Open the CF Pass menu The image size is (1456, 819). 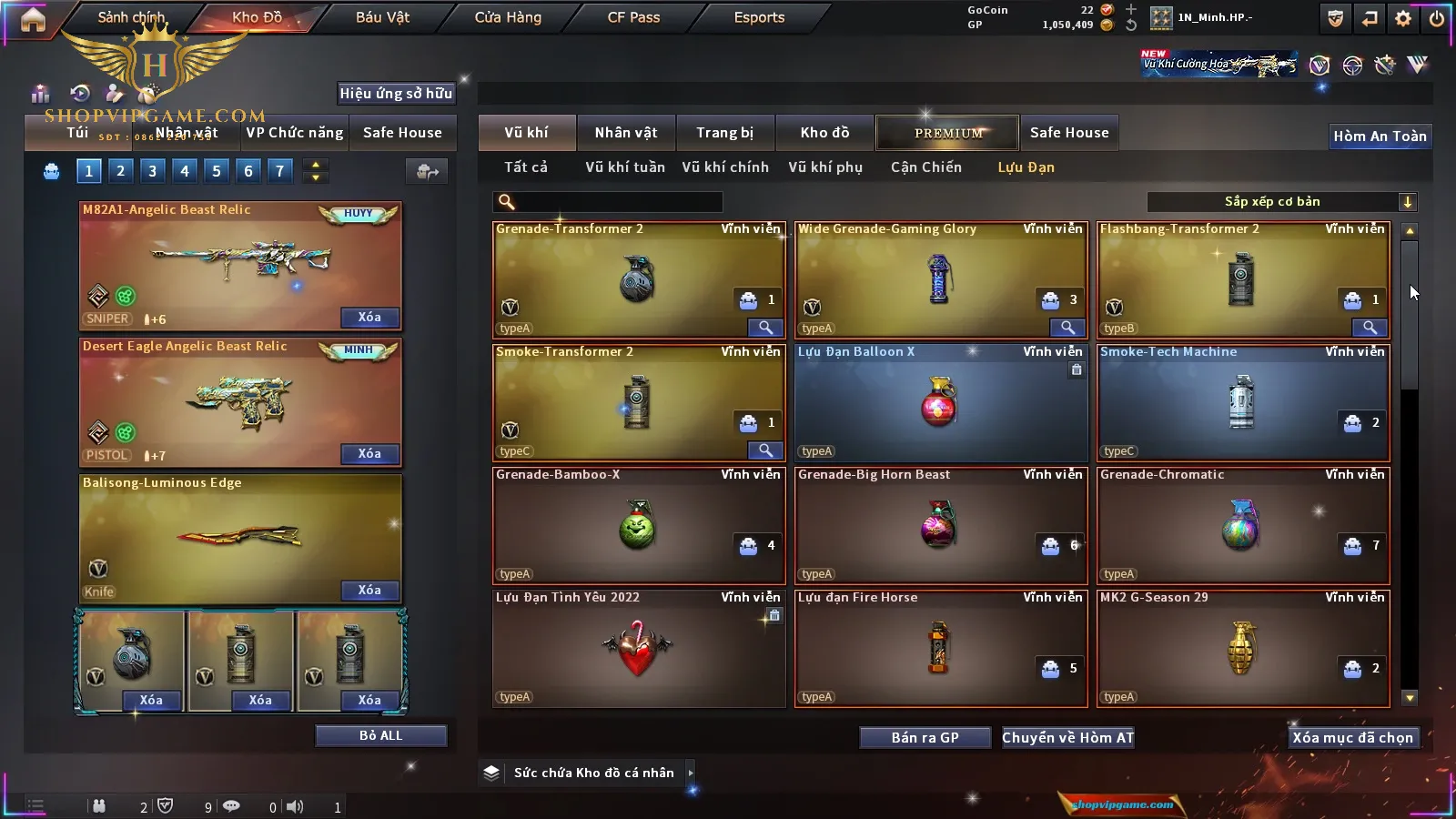[x=633, y=17]
